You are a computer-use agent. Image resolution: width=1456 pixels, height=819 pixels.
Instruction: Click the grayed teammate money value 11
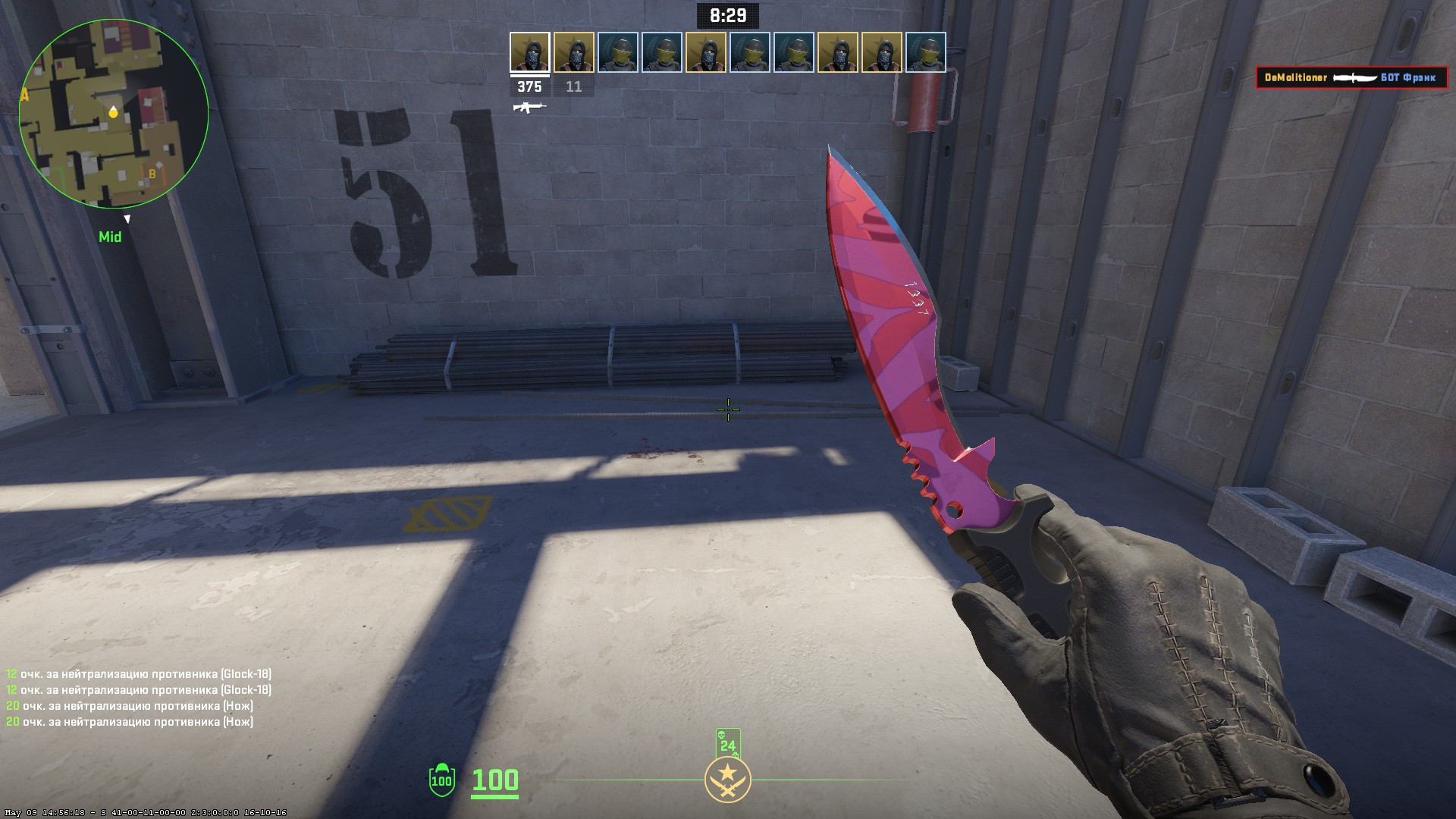(574, 86)
